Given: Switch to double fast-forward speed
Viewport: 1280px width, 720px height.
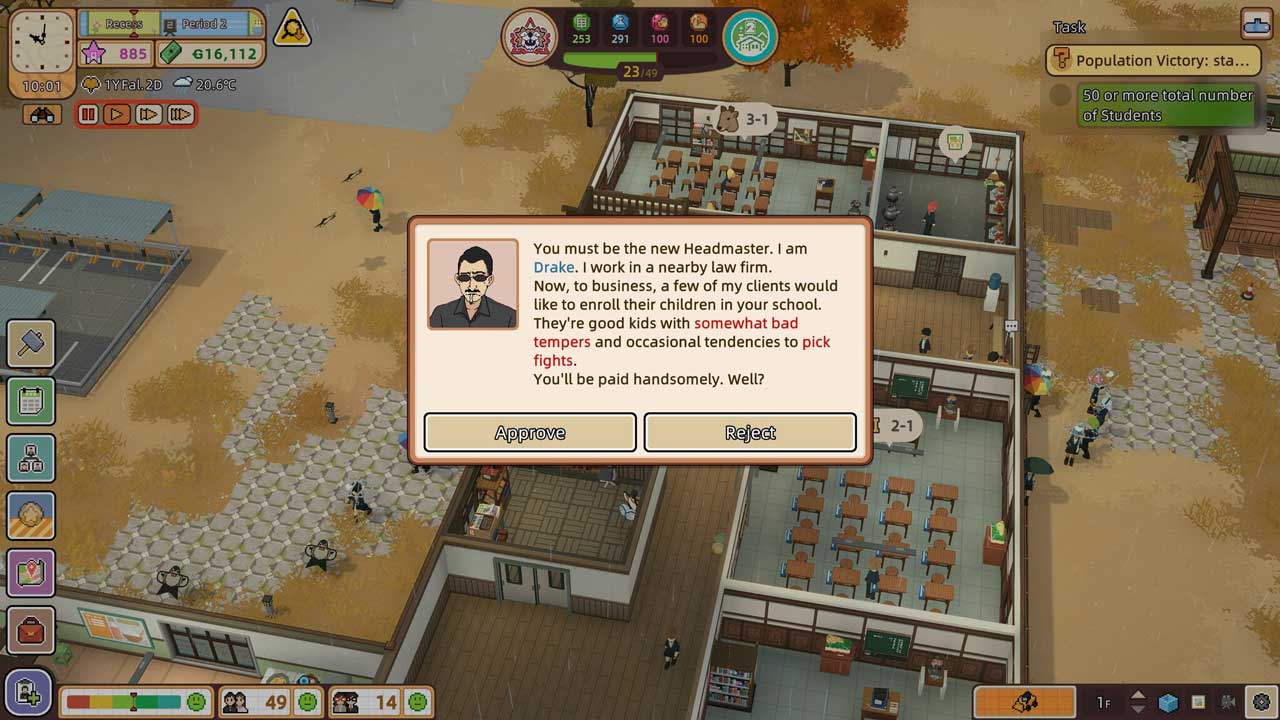Looking at the screenshot, I should 148,115.
